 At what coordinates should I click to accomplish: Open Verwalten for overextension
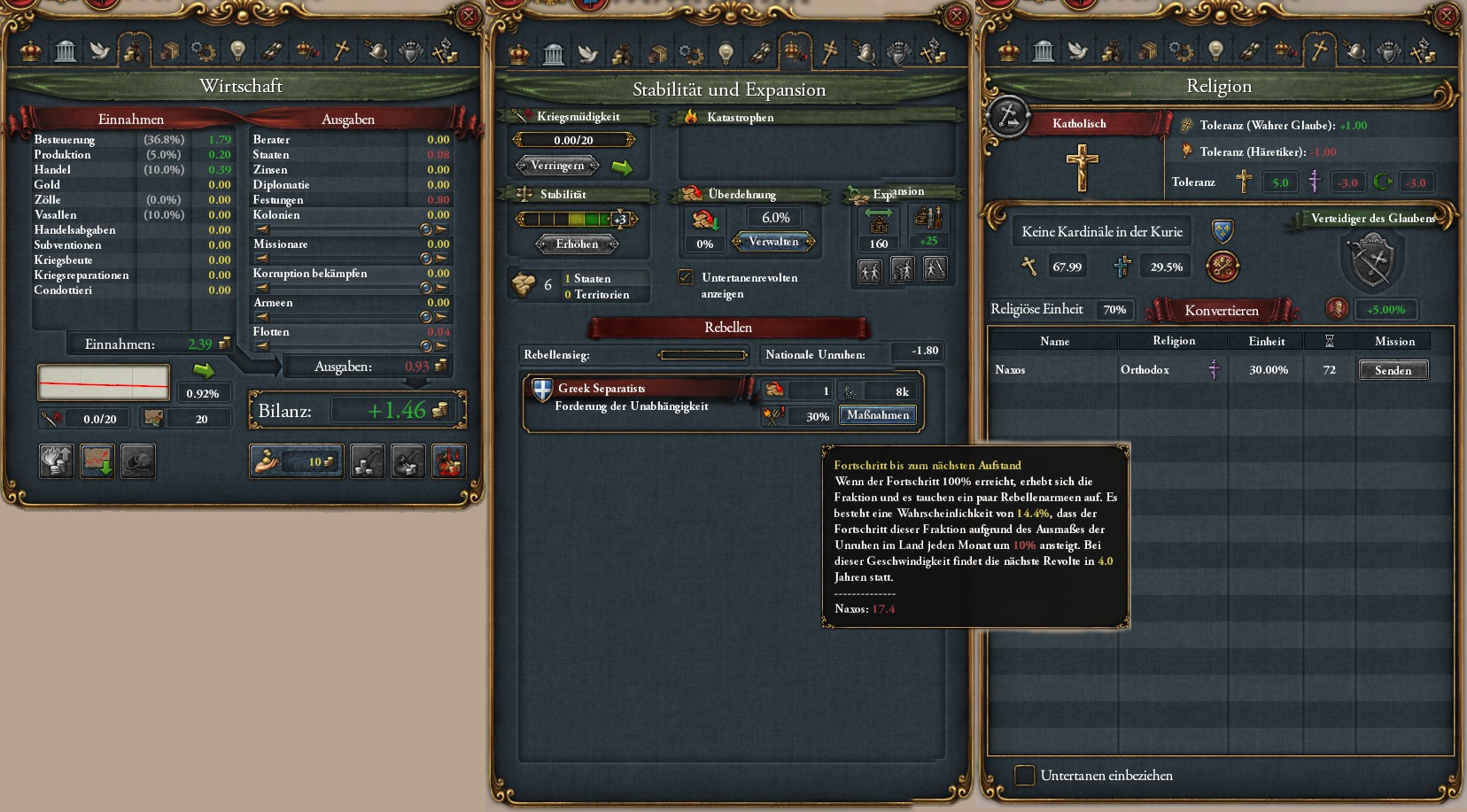773,242
